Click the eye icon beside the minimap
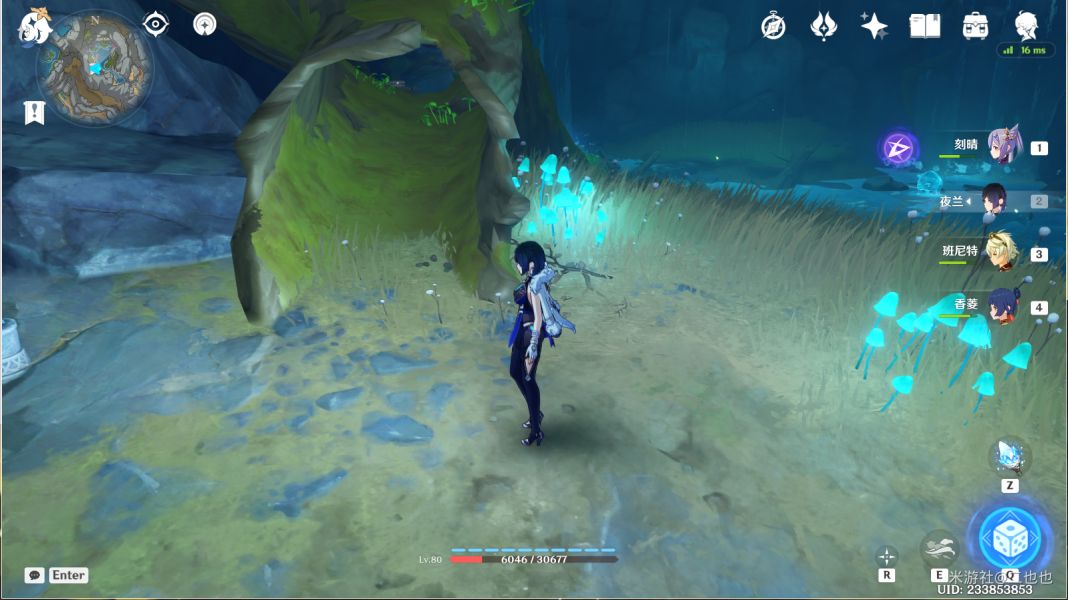This screenshot has width=1068, height=600. click(155, 24)
